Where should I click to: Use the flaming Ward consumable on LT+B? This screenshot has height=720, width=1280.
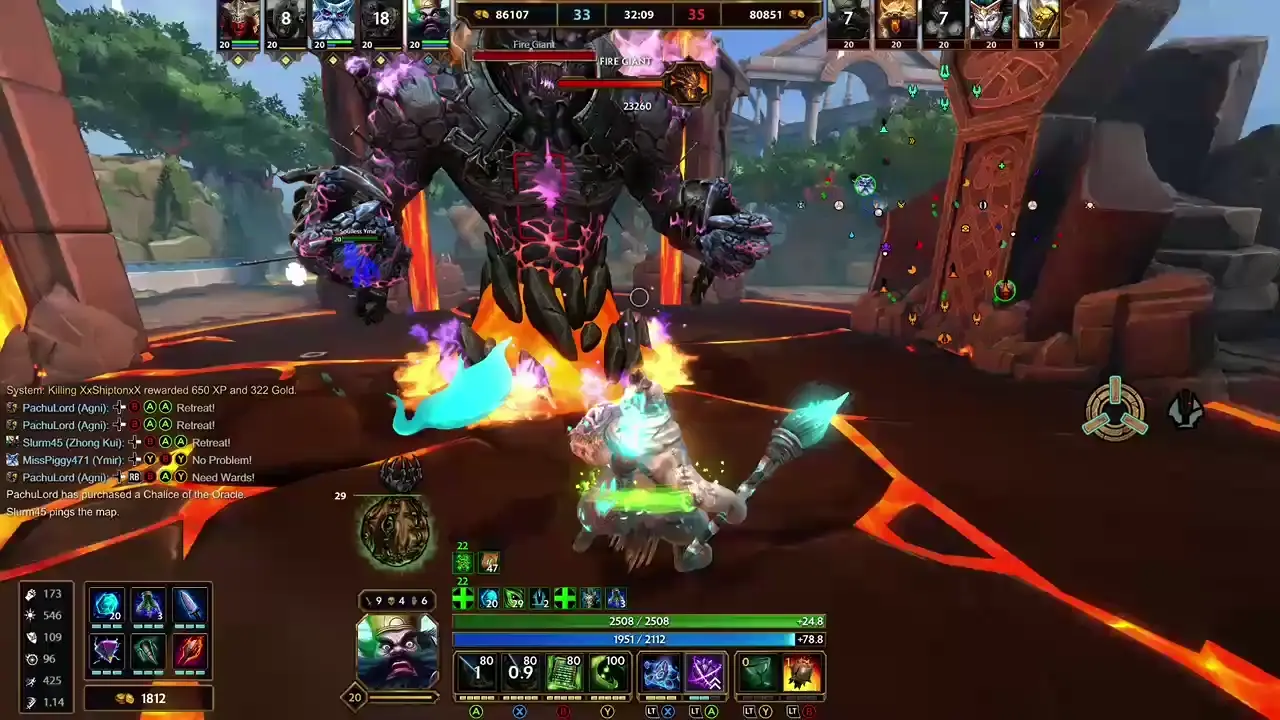click(x=801, y=672)
